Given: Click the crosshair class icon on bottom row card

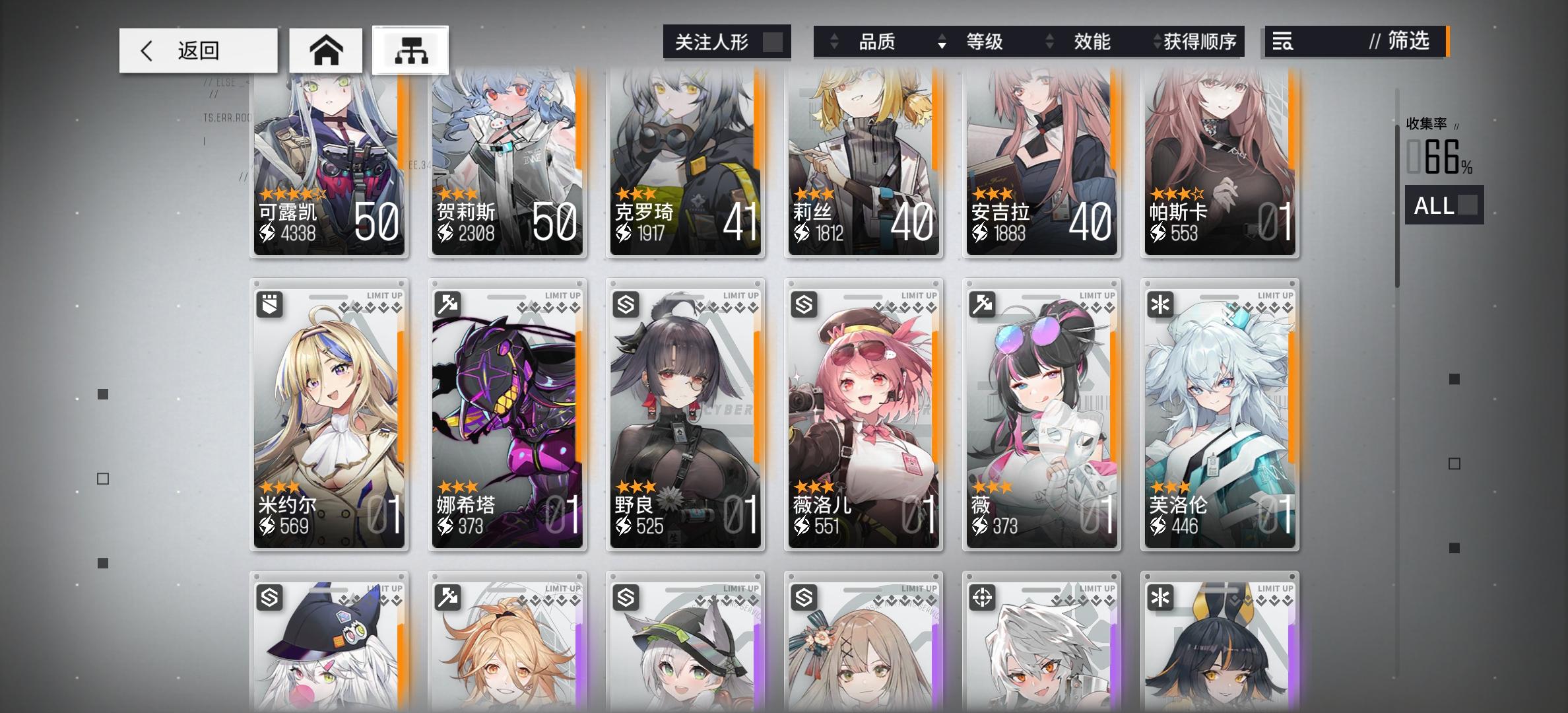Looking at the screenshot, I should click(x=983, y=597).
